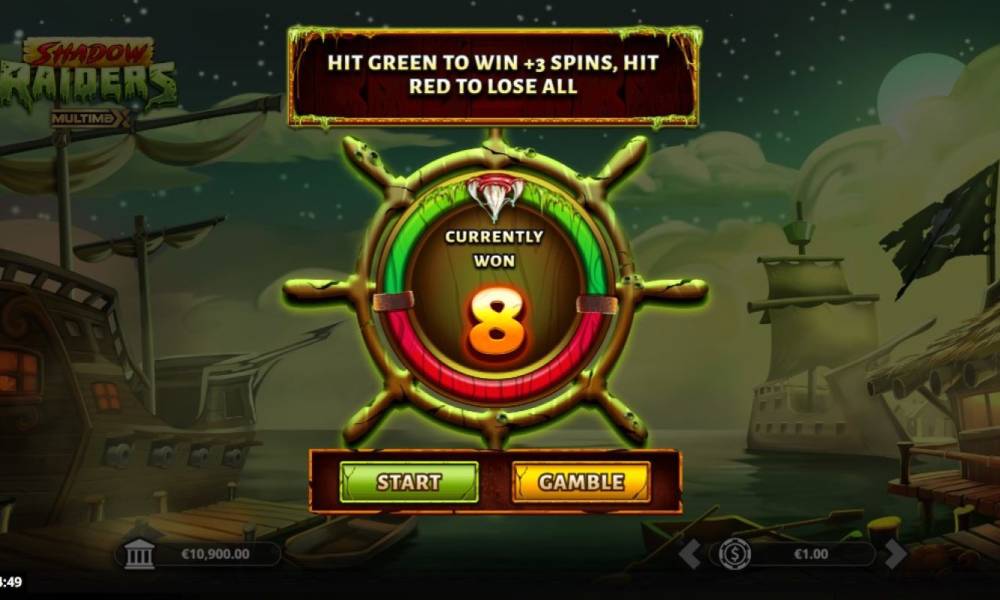1000x600 pixels.
Task: Choose the yellow GAMBLE button
Action: tap(581, 482)
